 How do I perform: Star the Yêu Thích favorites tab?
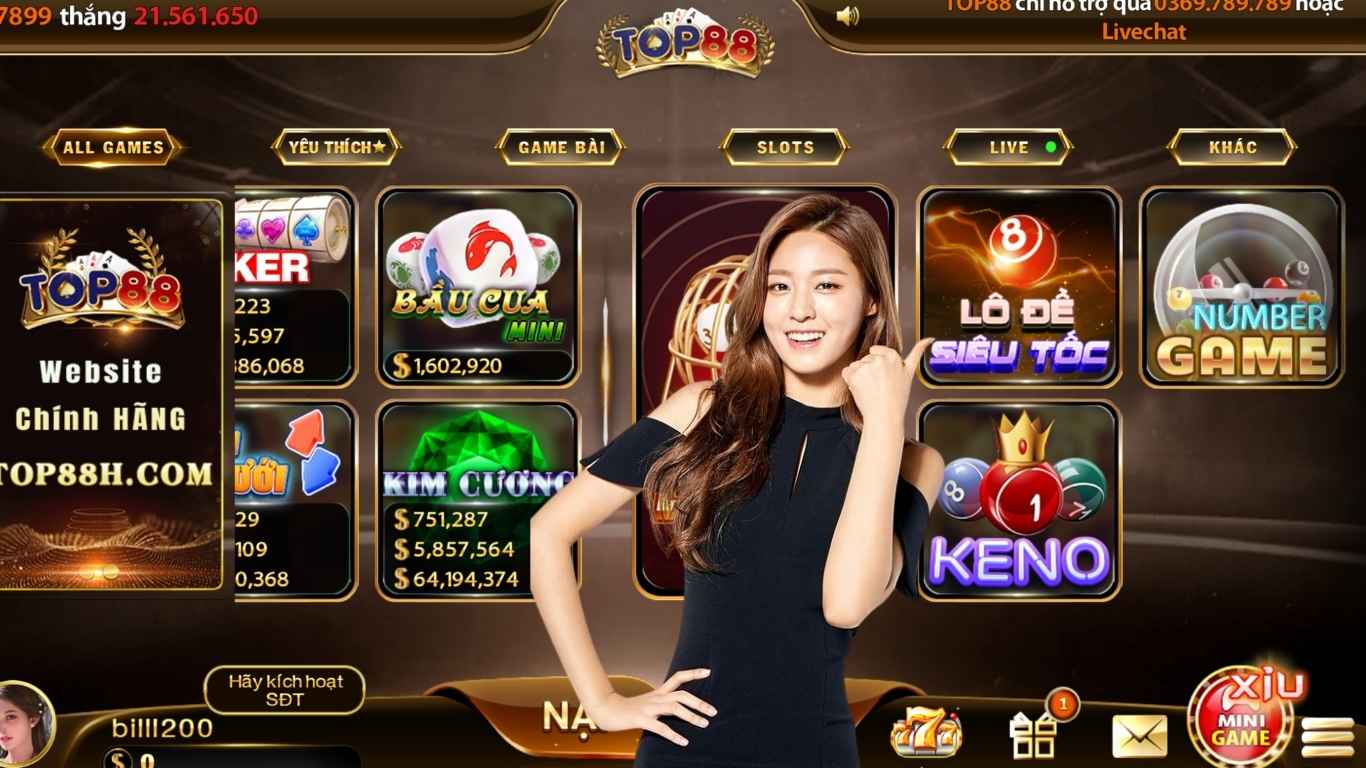pyautogui.click(x=337, y=147)
